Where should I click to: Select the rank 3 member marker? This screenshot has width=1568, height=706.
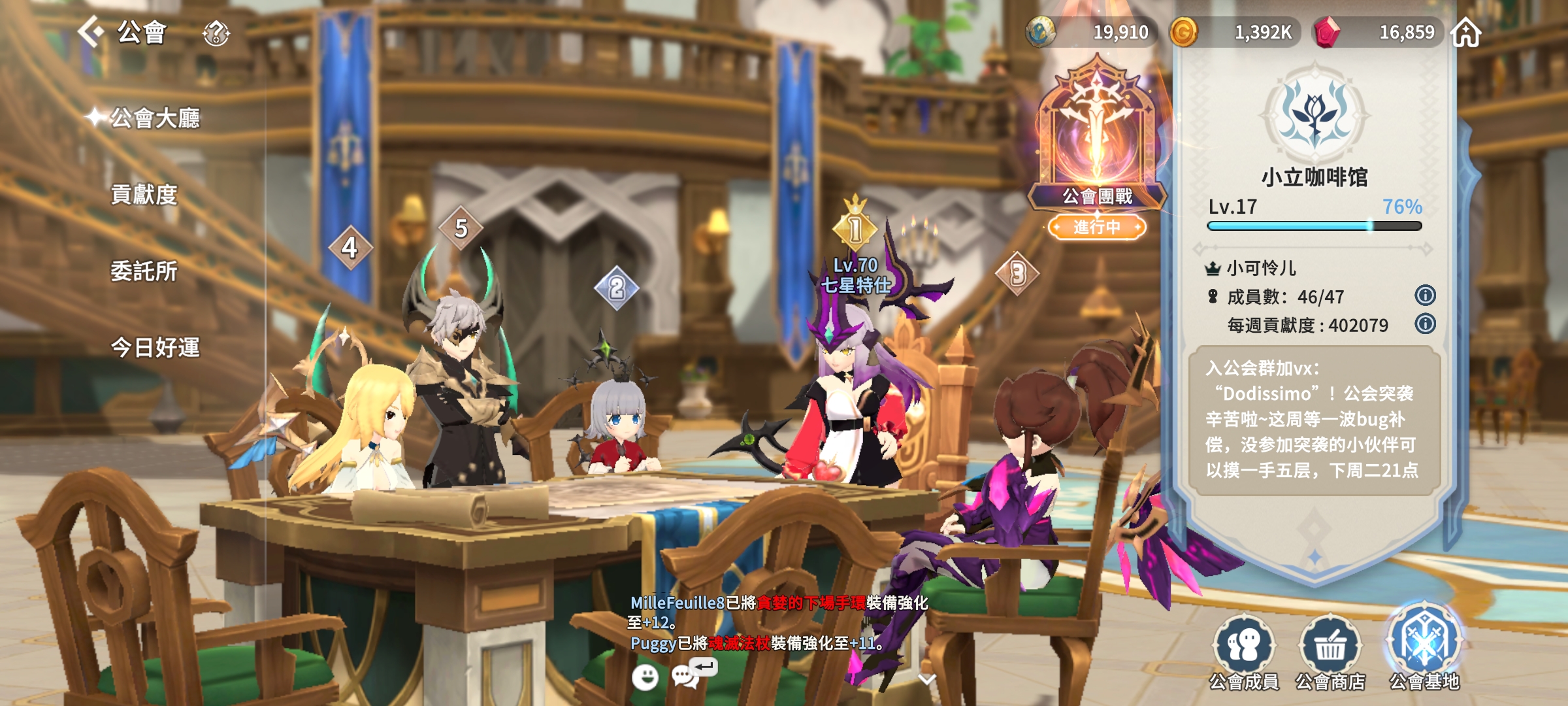1017,274
